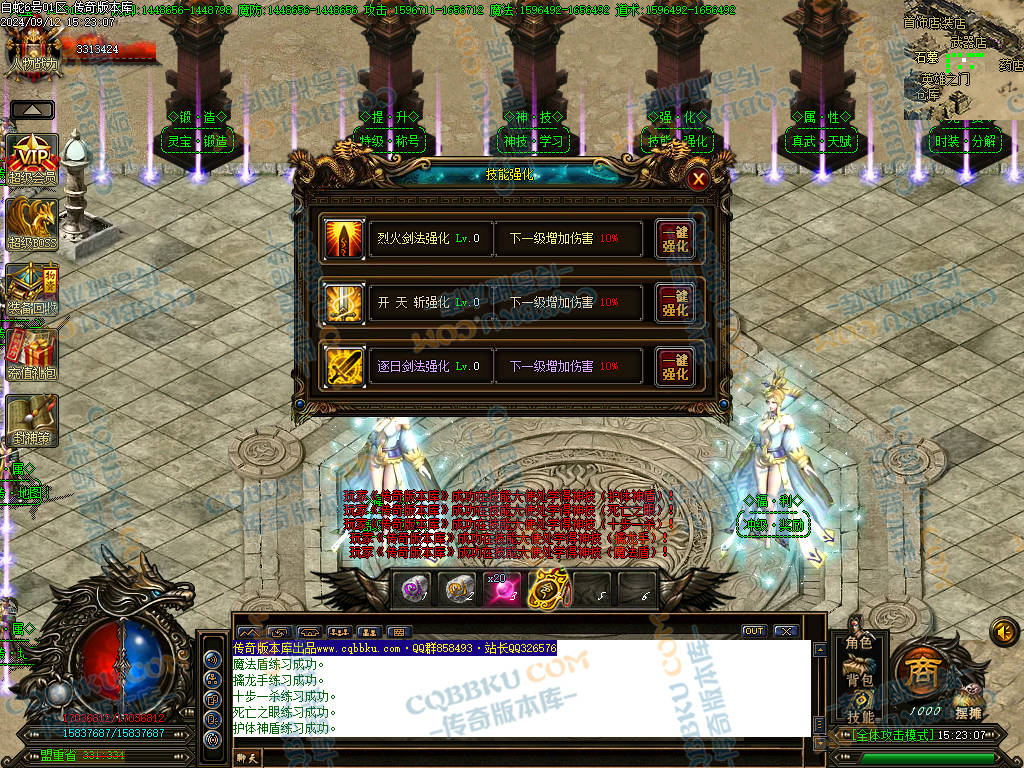The height and width of the screenshot is (768, 1024).
Task: Close the 技能强化 skill enhancement window
Action: 698,179
